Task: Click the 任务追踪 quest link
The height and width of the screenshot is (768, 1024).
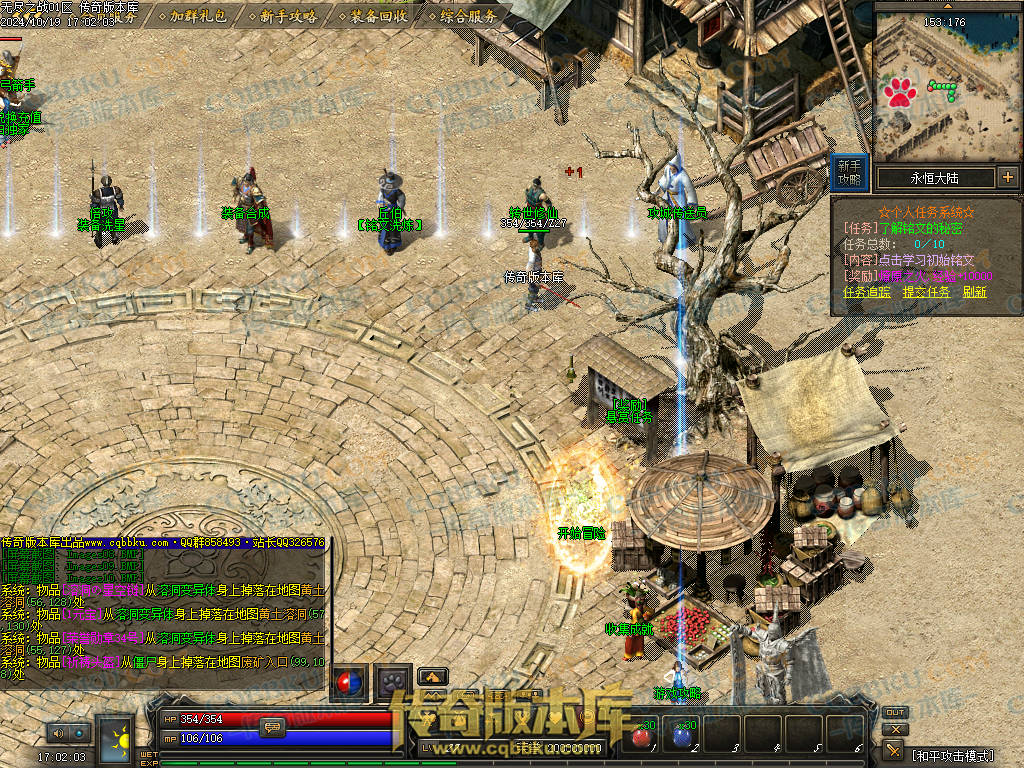Action: (x=866, y=292)
